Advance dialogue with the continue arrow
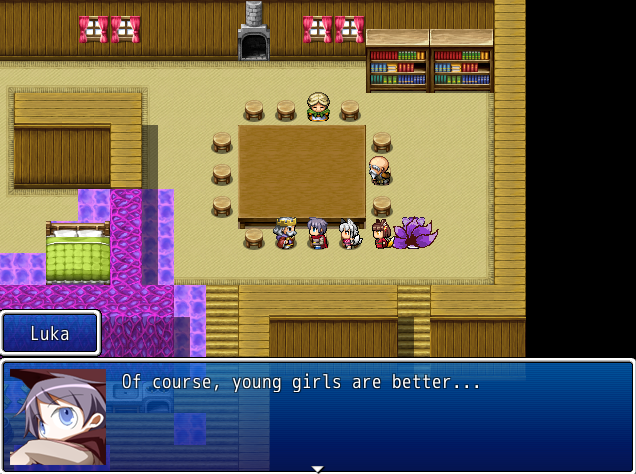 (318, 467)
